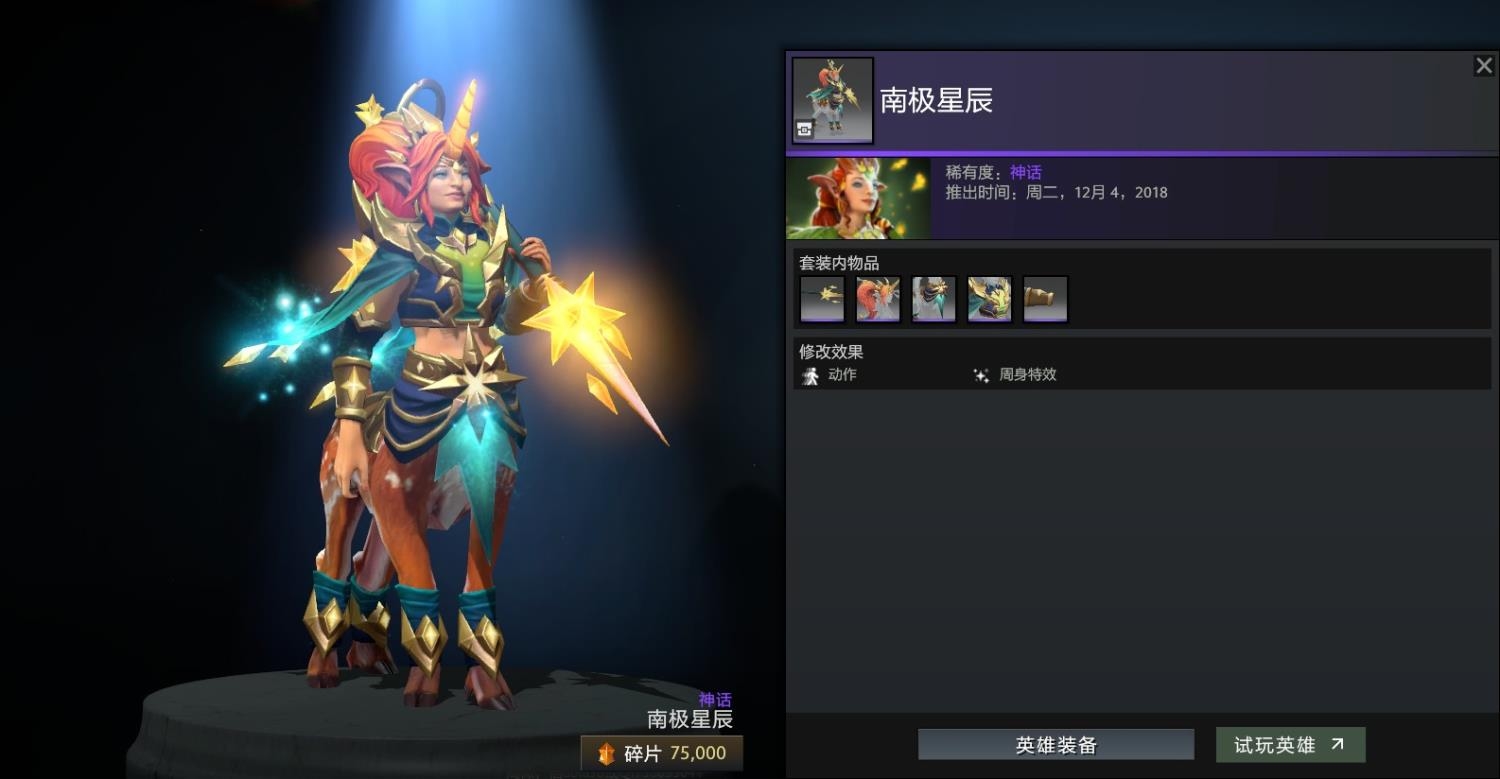This screenshot has height=779, width=1500.
Task: Click the 南极星辰 bundle thumbnail in header
Action: pos(832,100)
